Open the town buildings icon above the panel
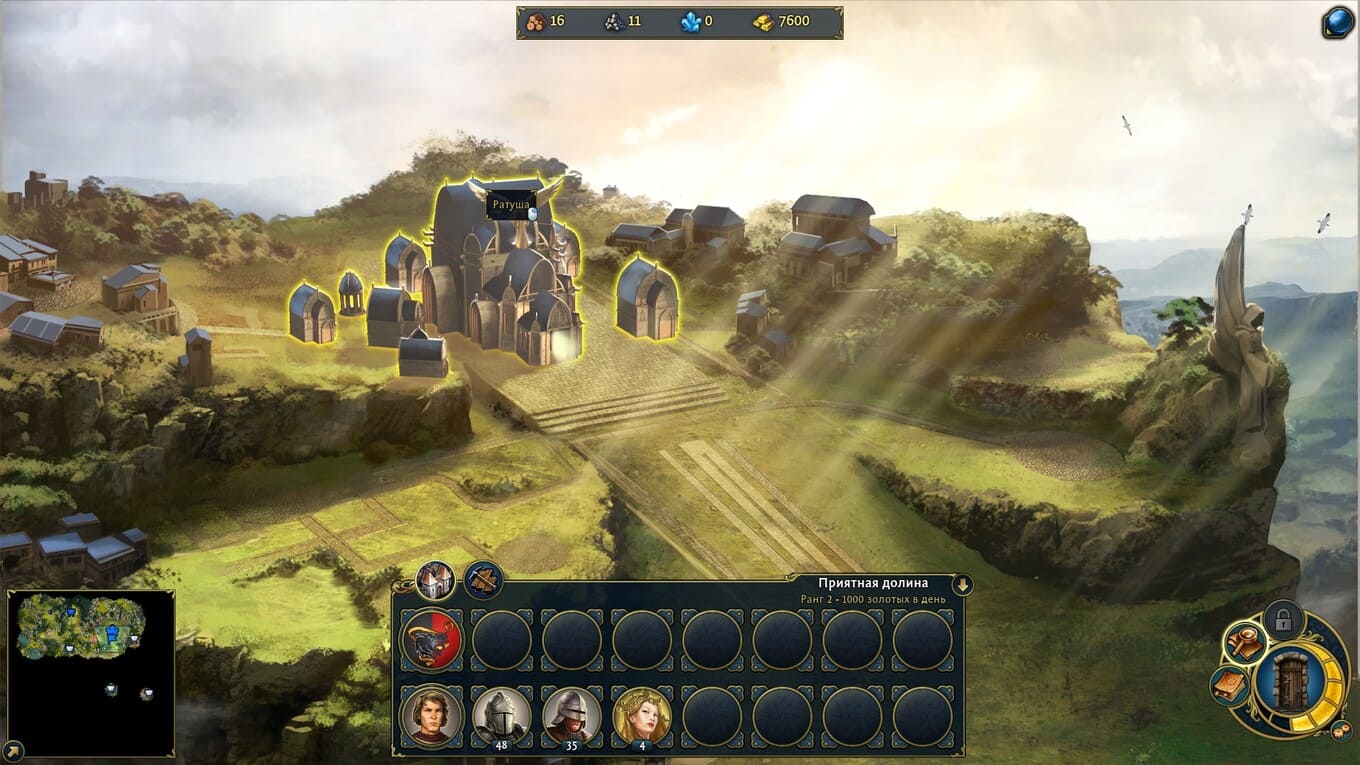 coord(435,580)
